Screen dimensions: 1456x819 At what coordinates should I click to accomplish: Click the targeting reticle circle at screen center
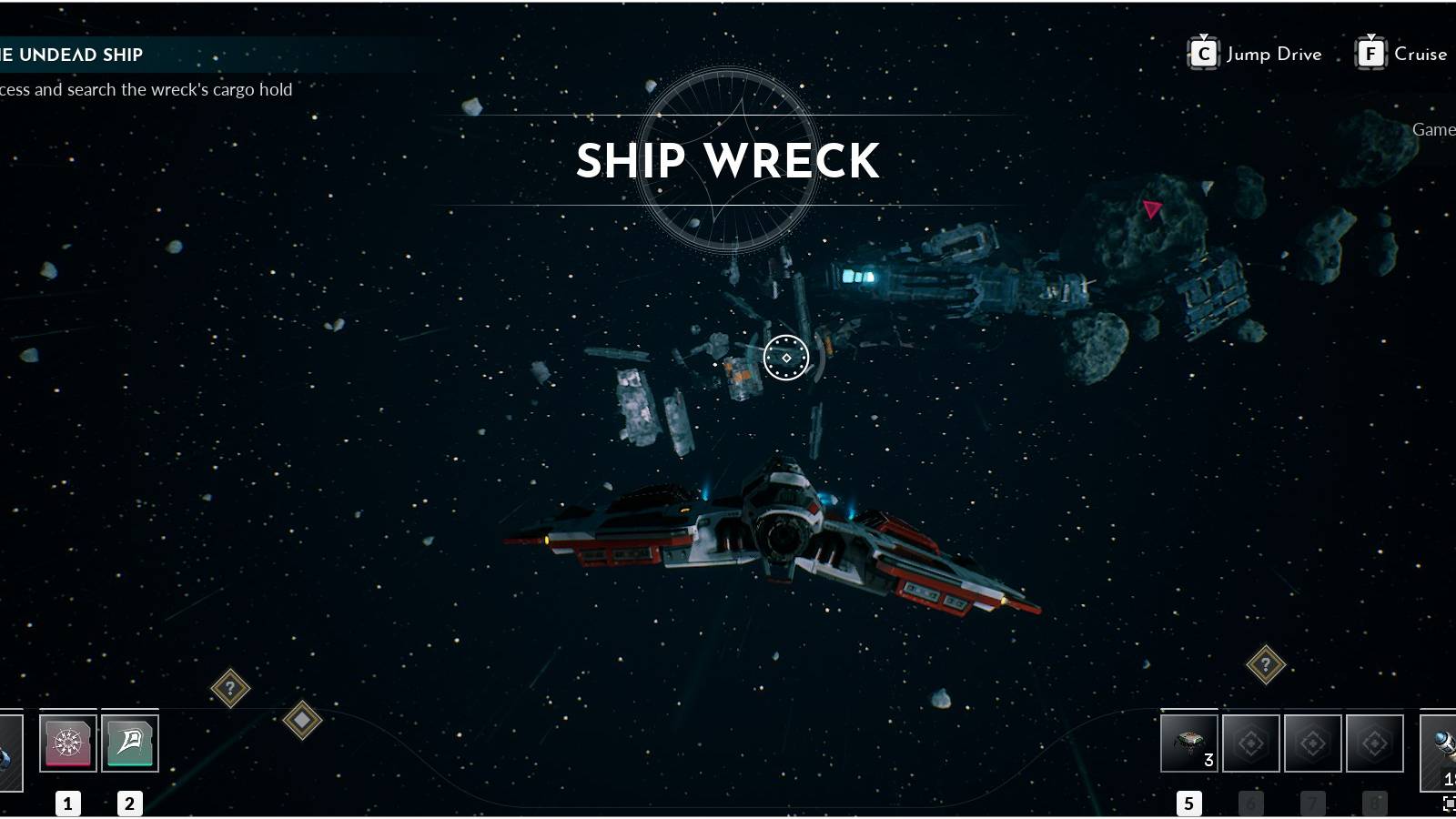click(784, 358)
